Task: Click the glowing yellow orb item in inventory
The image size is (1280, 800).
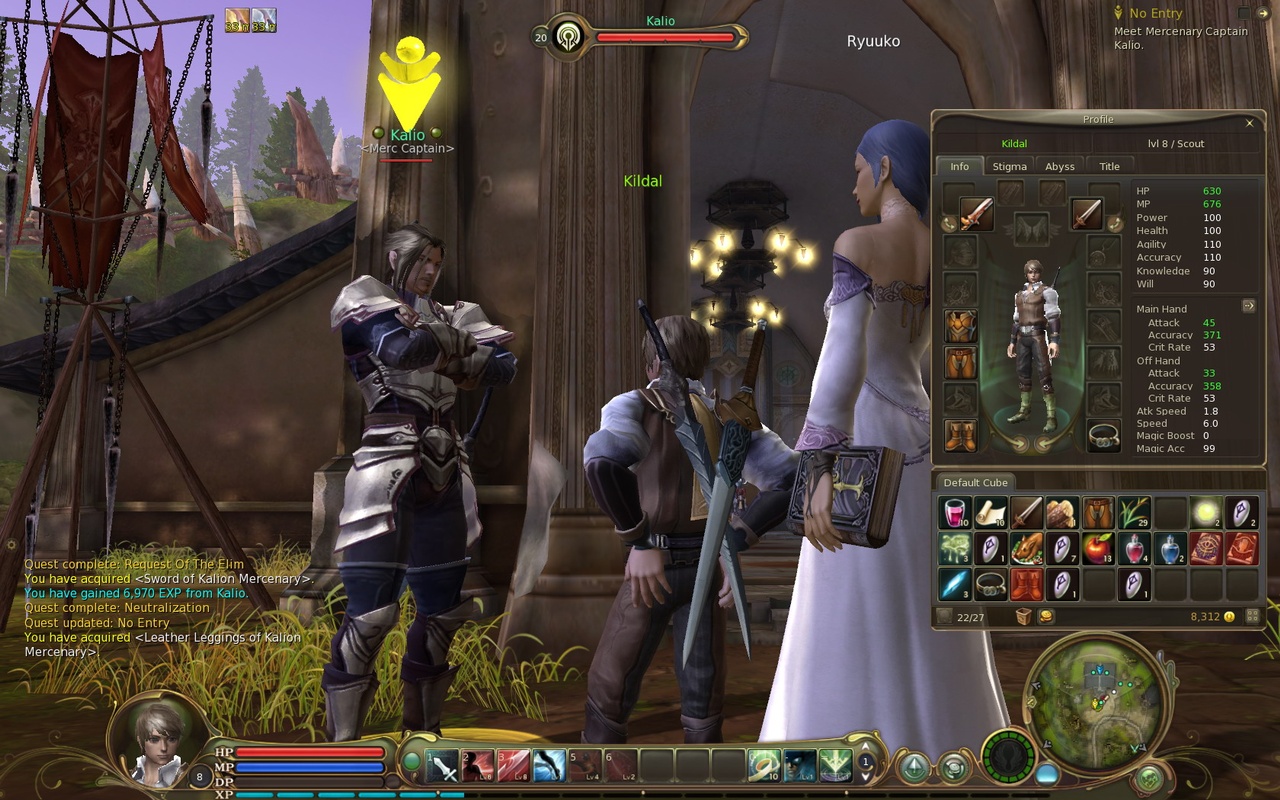Action: coord(1205,512)
